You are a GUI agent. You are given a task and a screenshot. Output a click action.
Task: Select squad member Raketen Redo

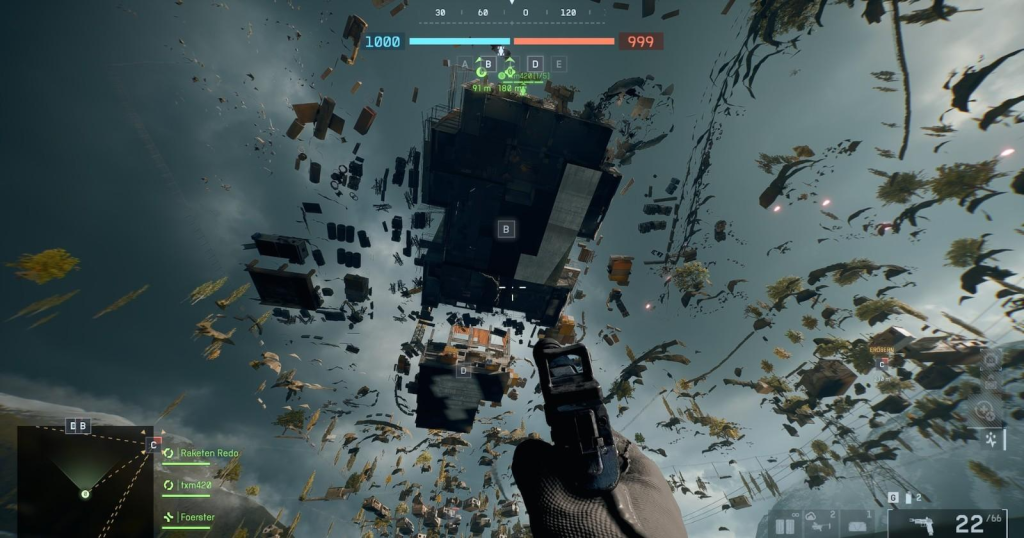(x=209, y=453)
